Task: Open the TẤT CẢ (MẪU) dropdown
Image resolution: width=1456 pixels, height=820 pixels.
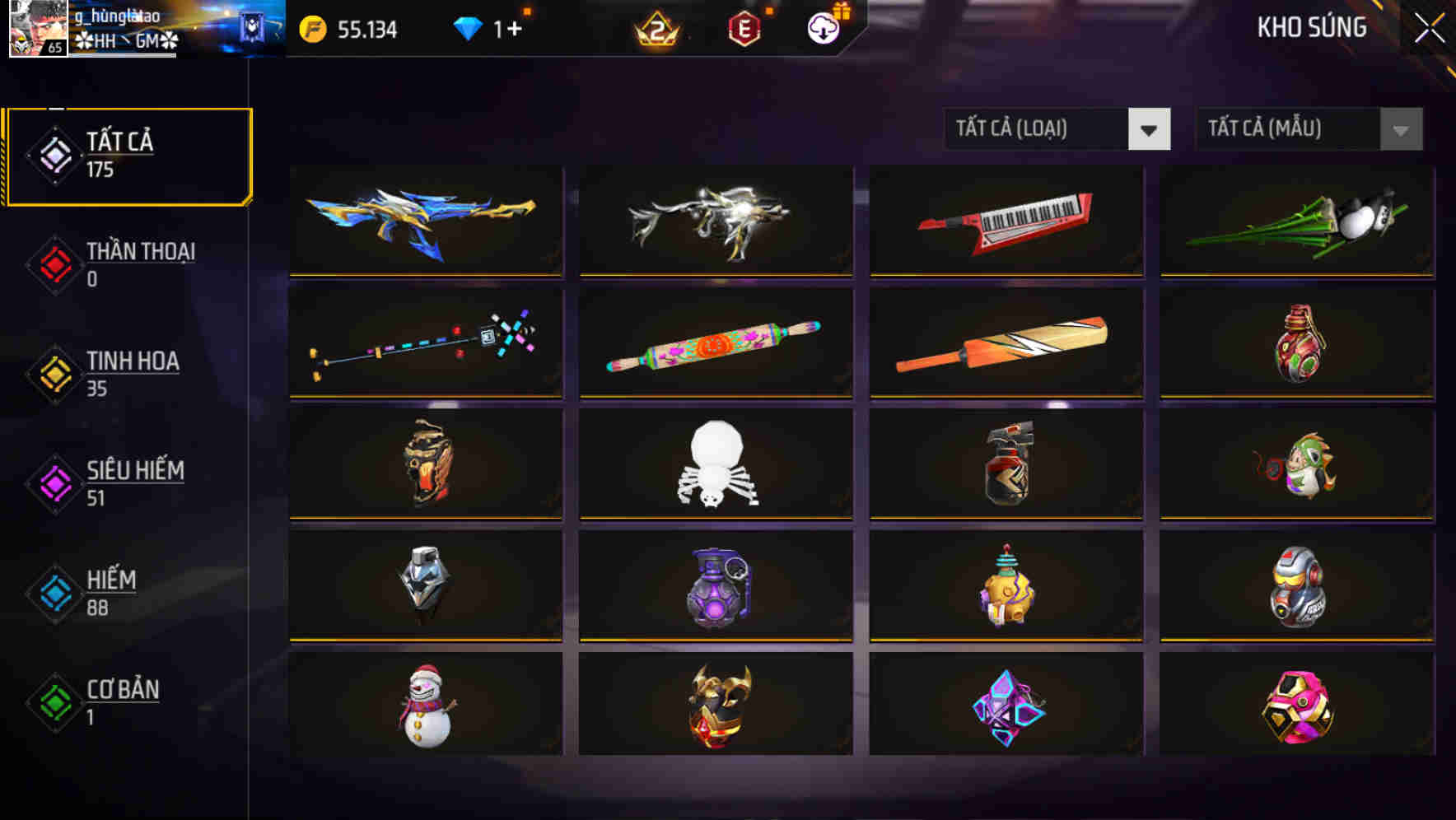Action: pyautogui.click(x=1308, y=129)
